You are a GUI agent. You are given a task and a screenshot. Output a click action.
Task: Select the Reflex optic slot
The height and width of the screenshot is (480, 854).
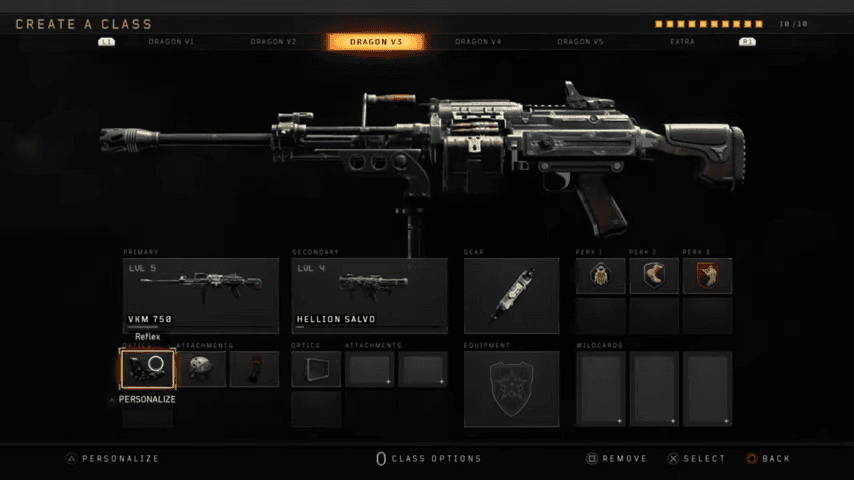(148, 369)
